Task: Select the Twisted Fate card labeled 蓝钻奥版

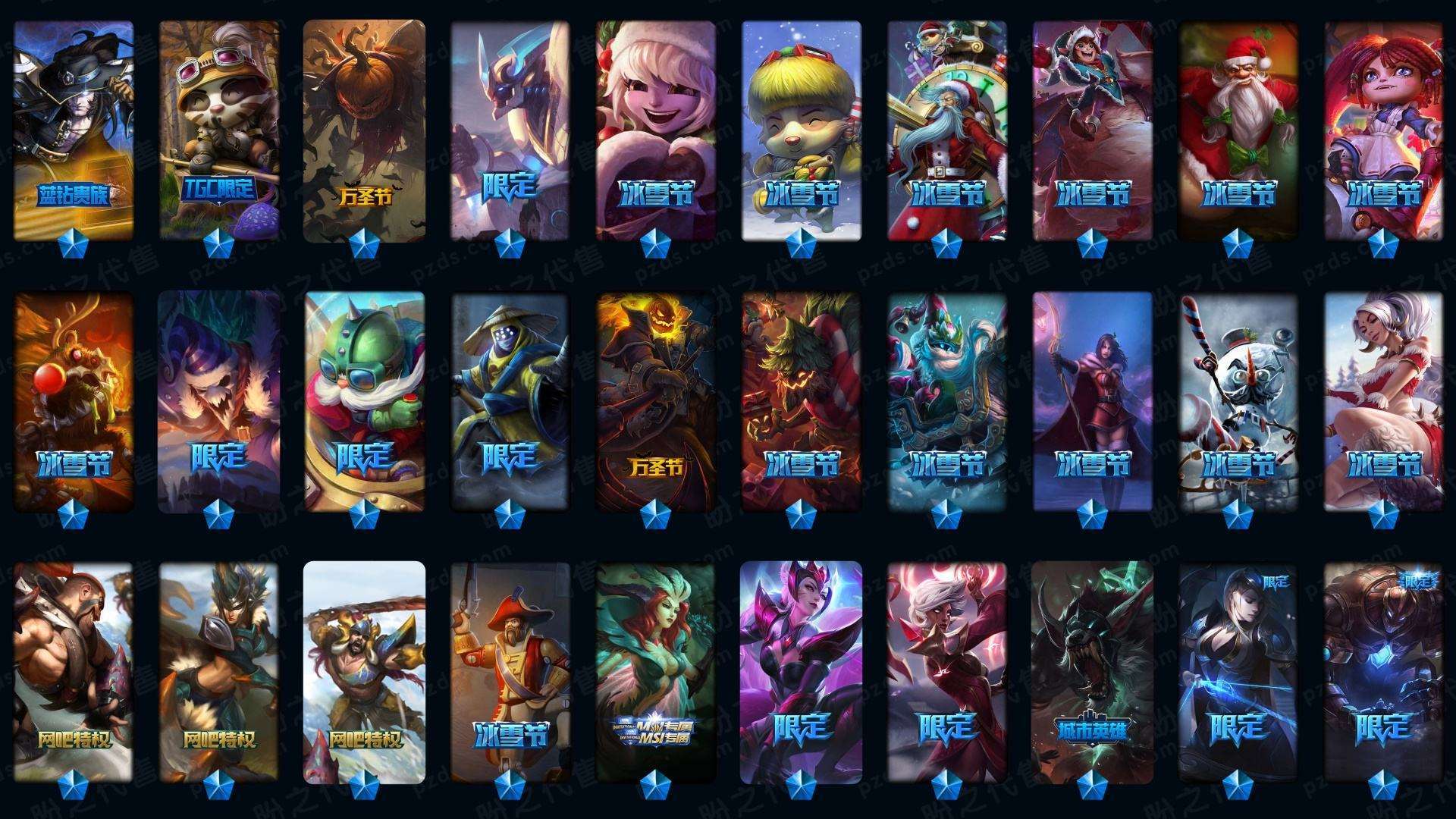Action: [74, 129]
